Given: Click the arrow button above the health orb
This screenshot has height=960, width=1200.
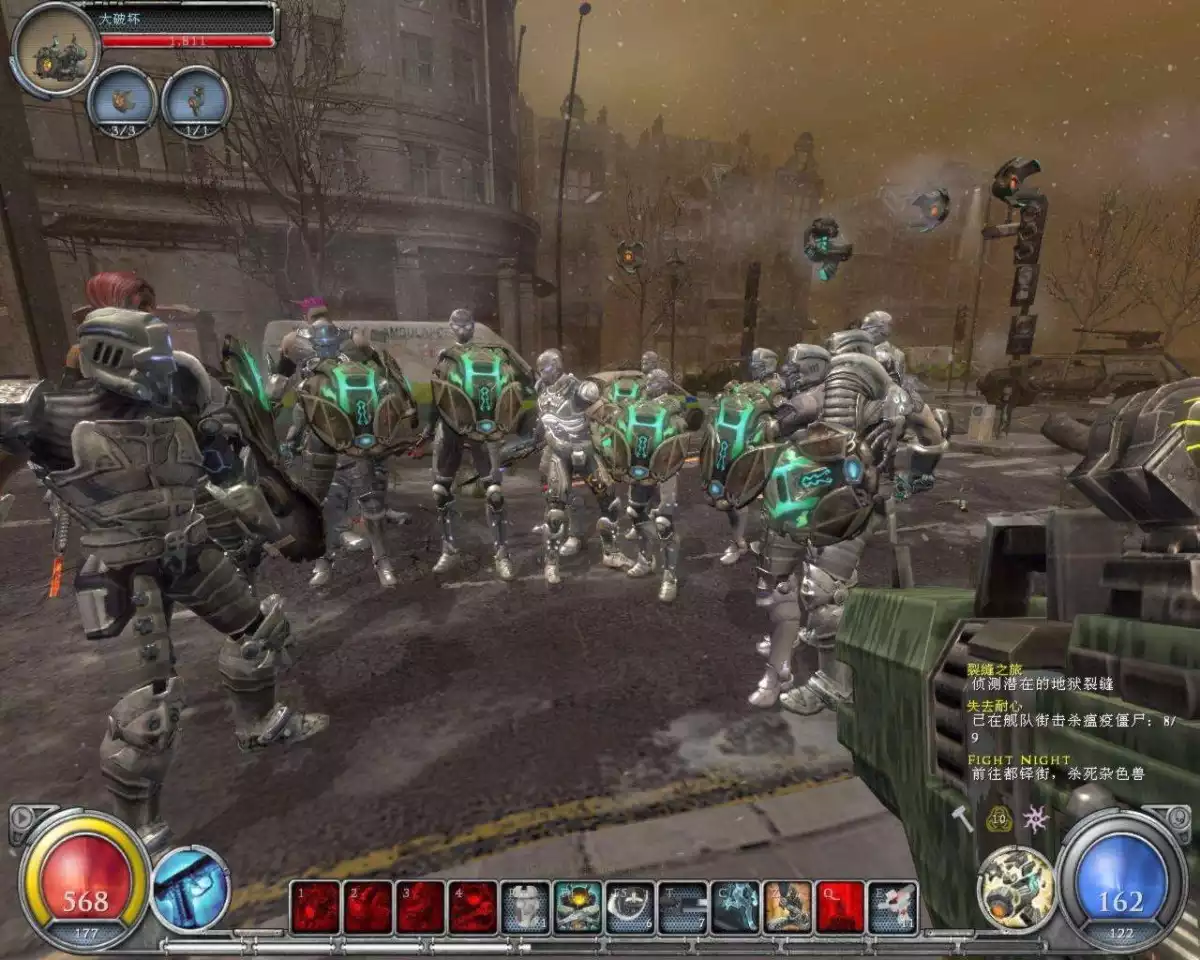Looking at the screenshot, I should point(20,816).
